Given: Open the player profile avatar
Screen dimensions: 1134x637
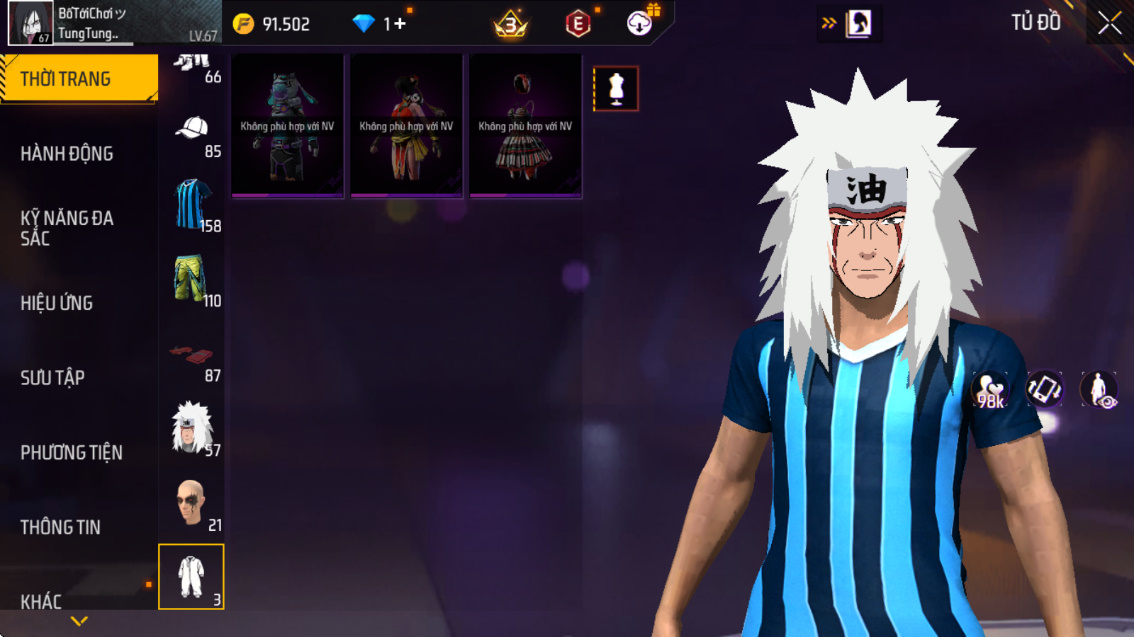Looking at the screenshot, I should tap(30, 23).
